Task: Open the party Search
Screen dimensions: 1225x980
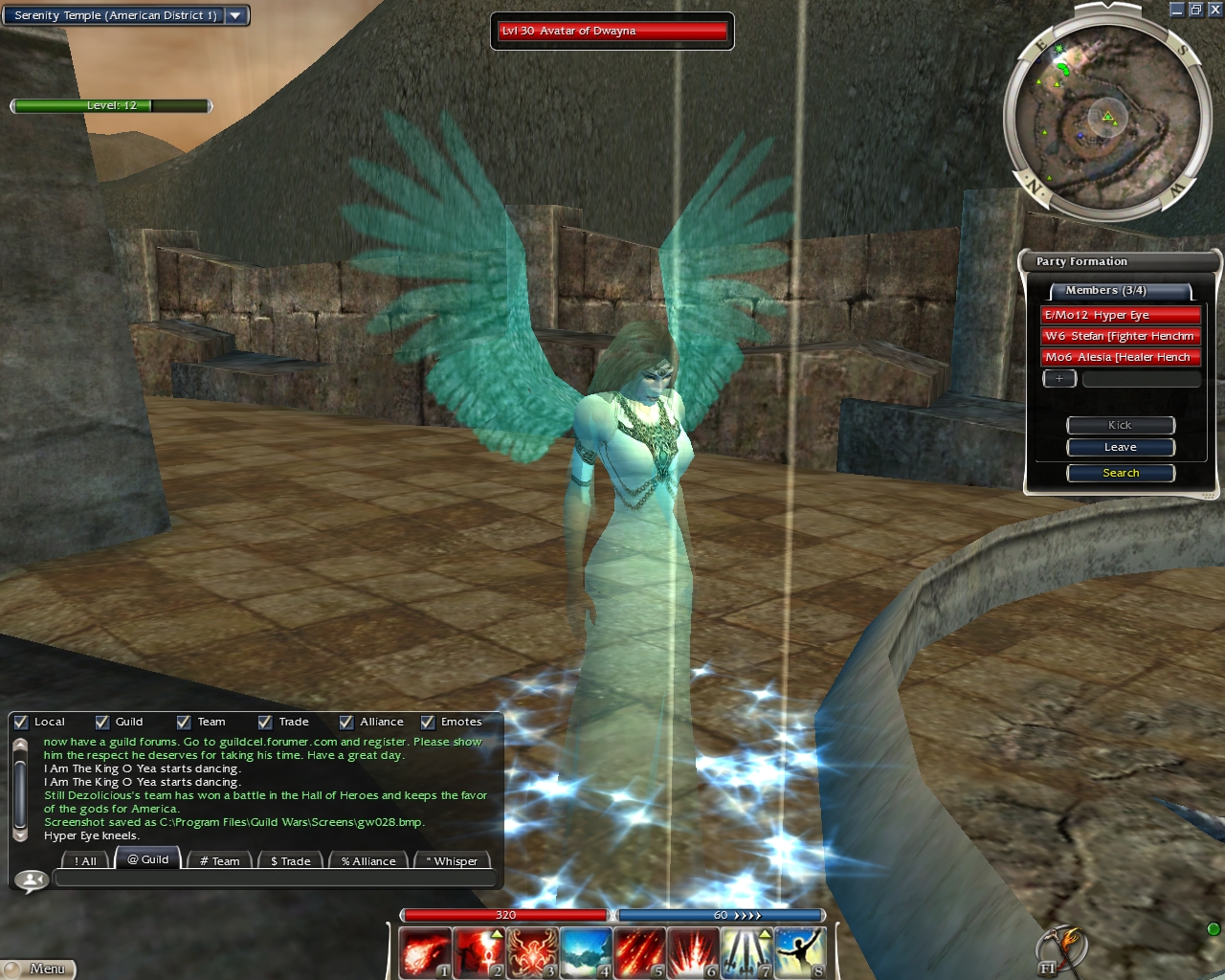Action: [1120, 473]
